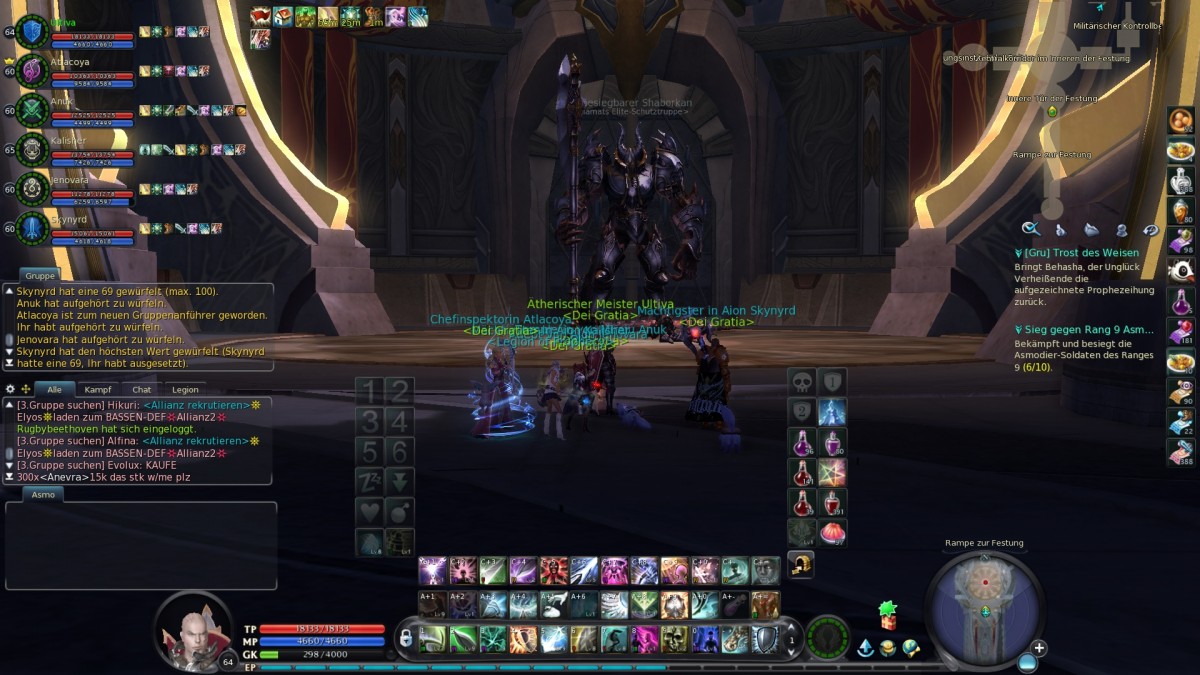Open Sieg gegen Rang 9 quest entry

[x=1084, y=329]
